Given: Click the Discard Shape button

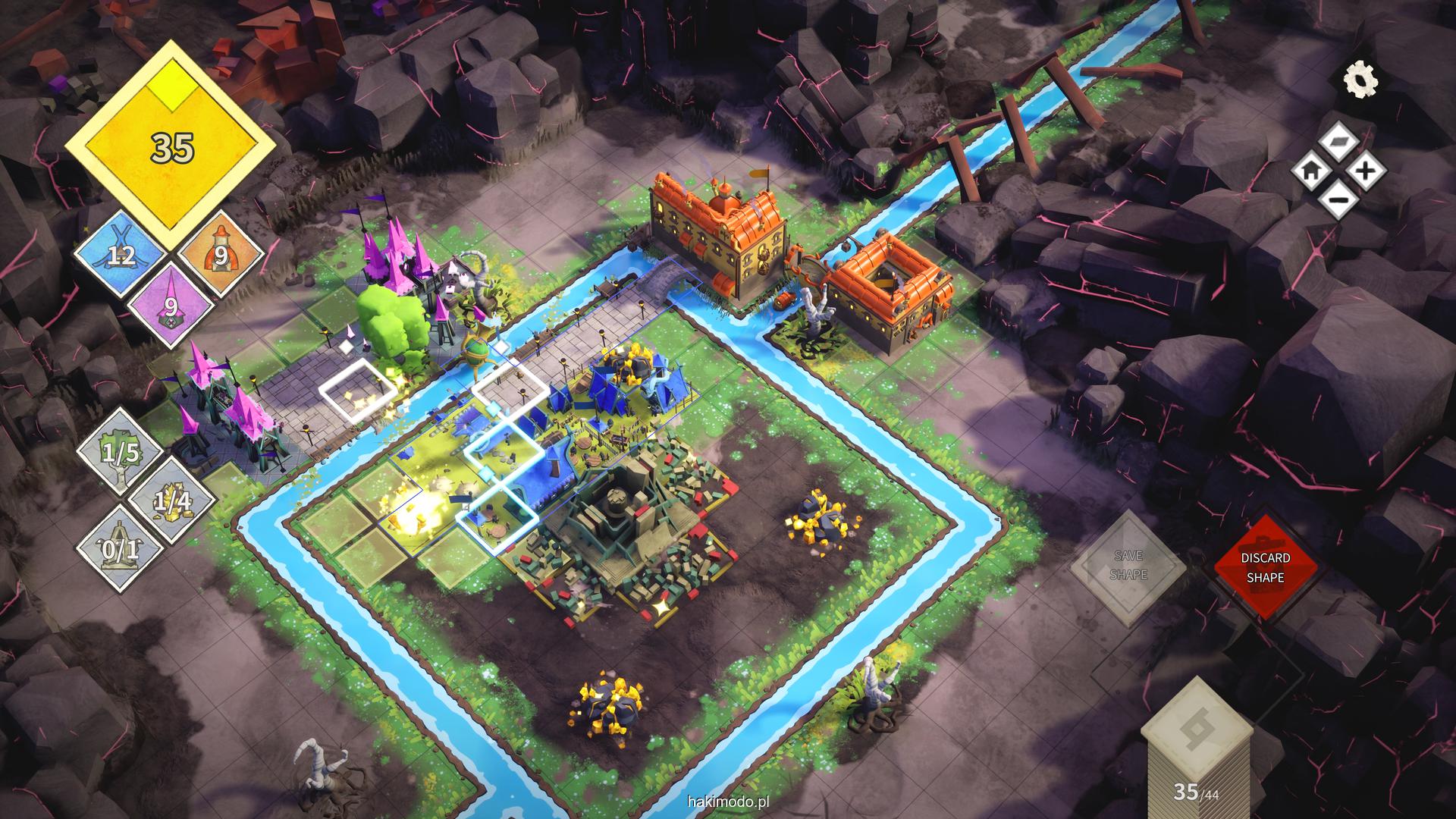Looking at the screenshot, I should (1265, 567).
